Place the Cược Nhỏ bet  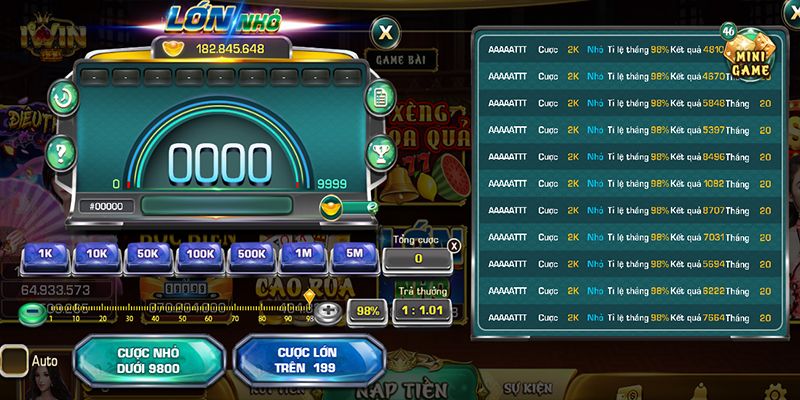[147, 360]
